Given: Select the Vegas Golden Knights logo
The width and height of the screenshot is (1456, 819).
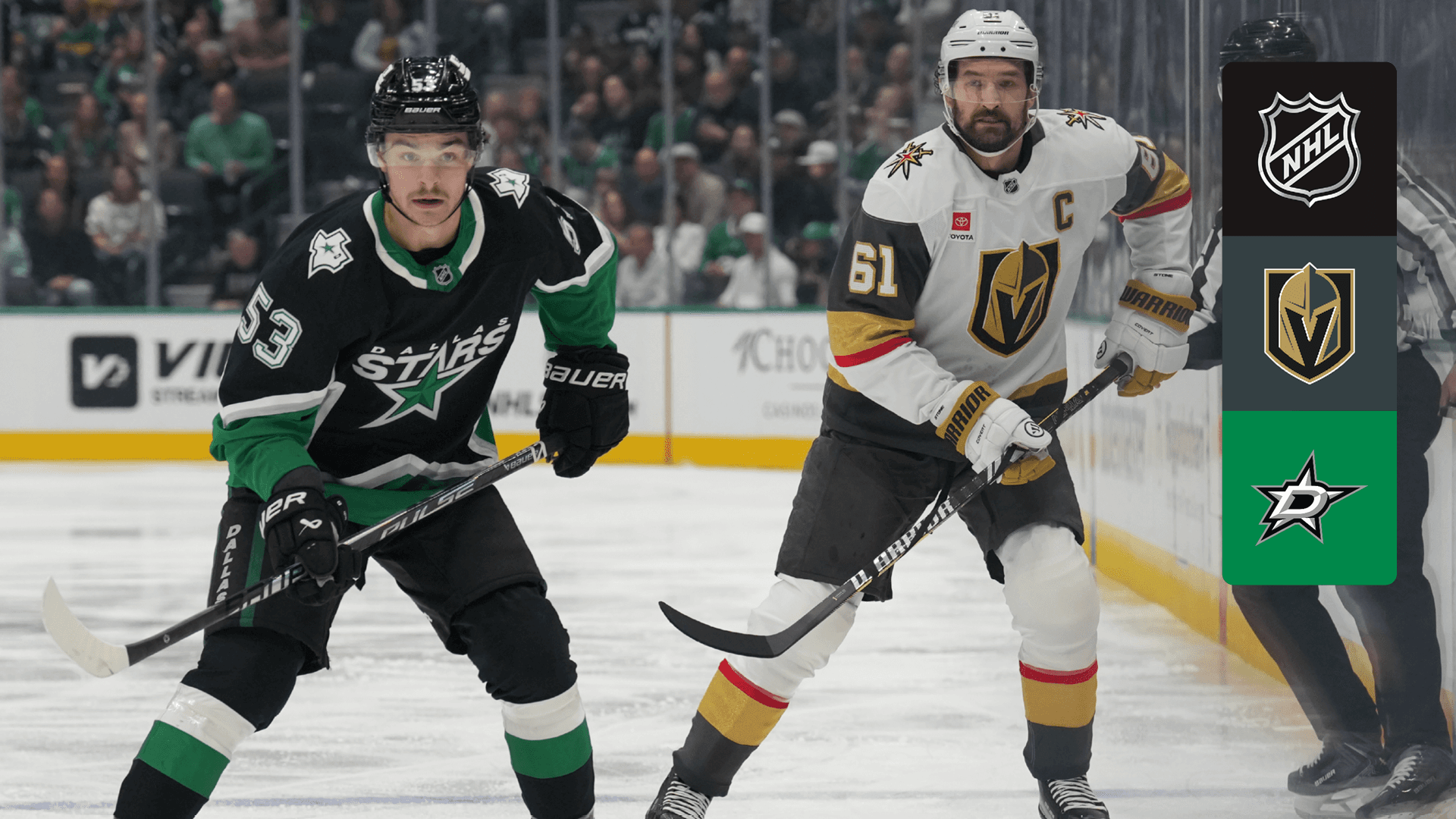Looking at the screenshot, I should tap(1309, 323).
